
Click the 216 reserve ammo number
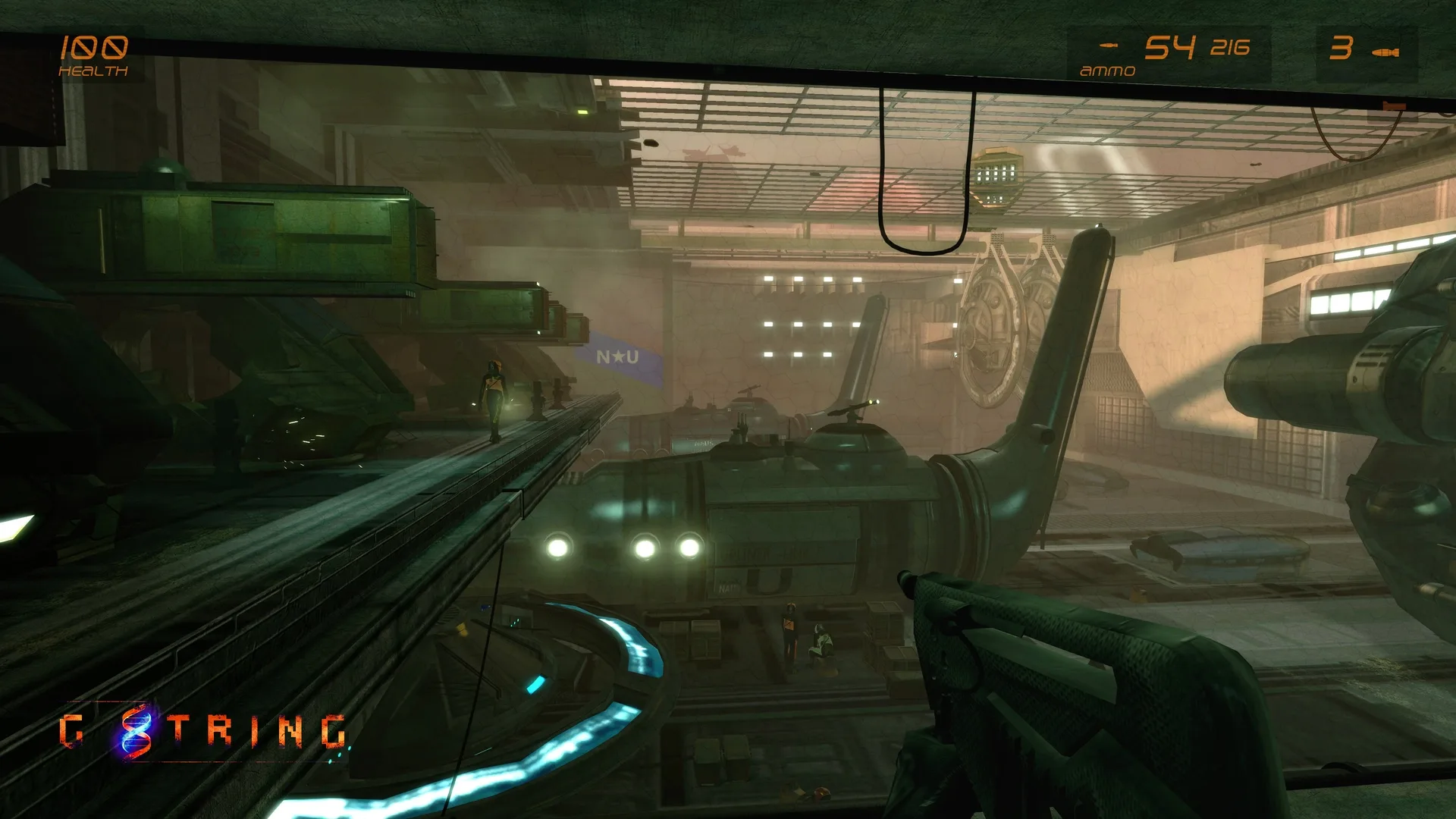[1229, 48]
